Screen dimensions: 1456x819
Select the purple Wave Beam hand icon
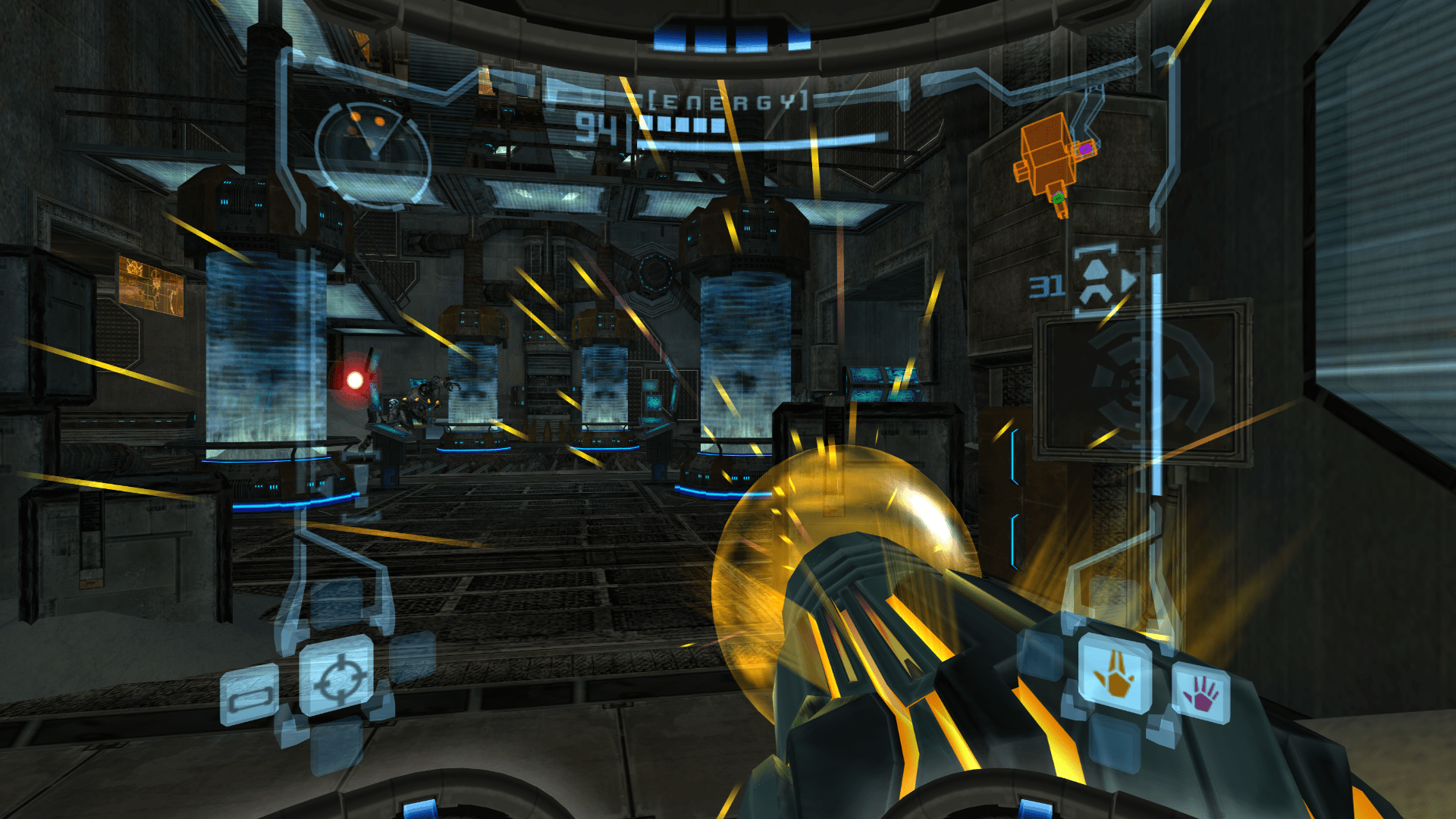(x=1203, y=693)
